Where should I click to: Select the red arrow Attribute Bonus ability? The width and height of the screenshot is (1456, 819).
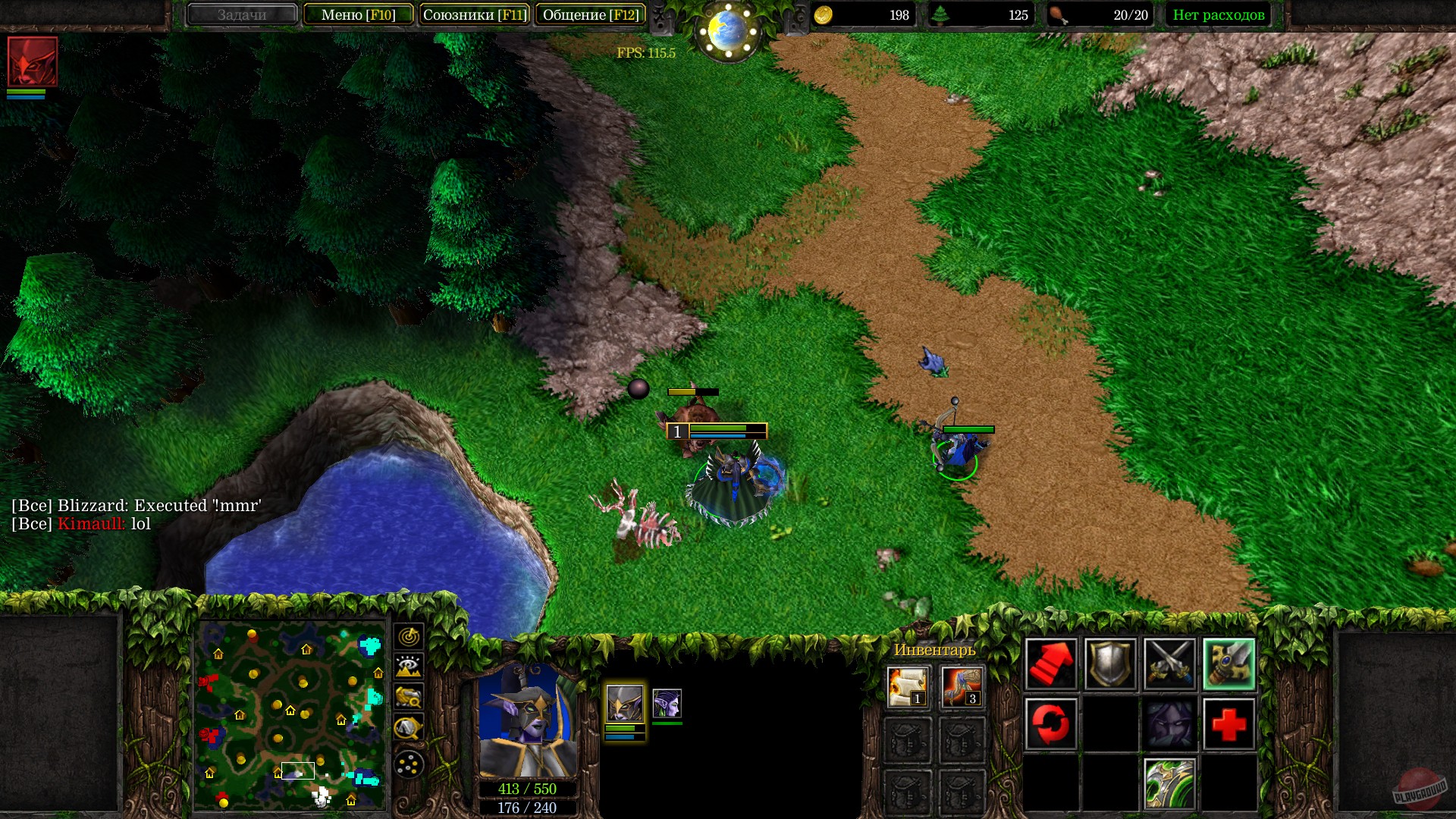pos(1051,664)
